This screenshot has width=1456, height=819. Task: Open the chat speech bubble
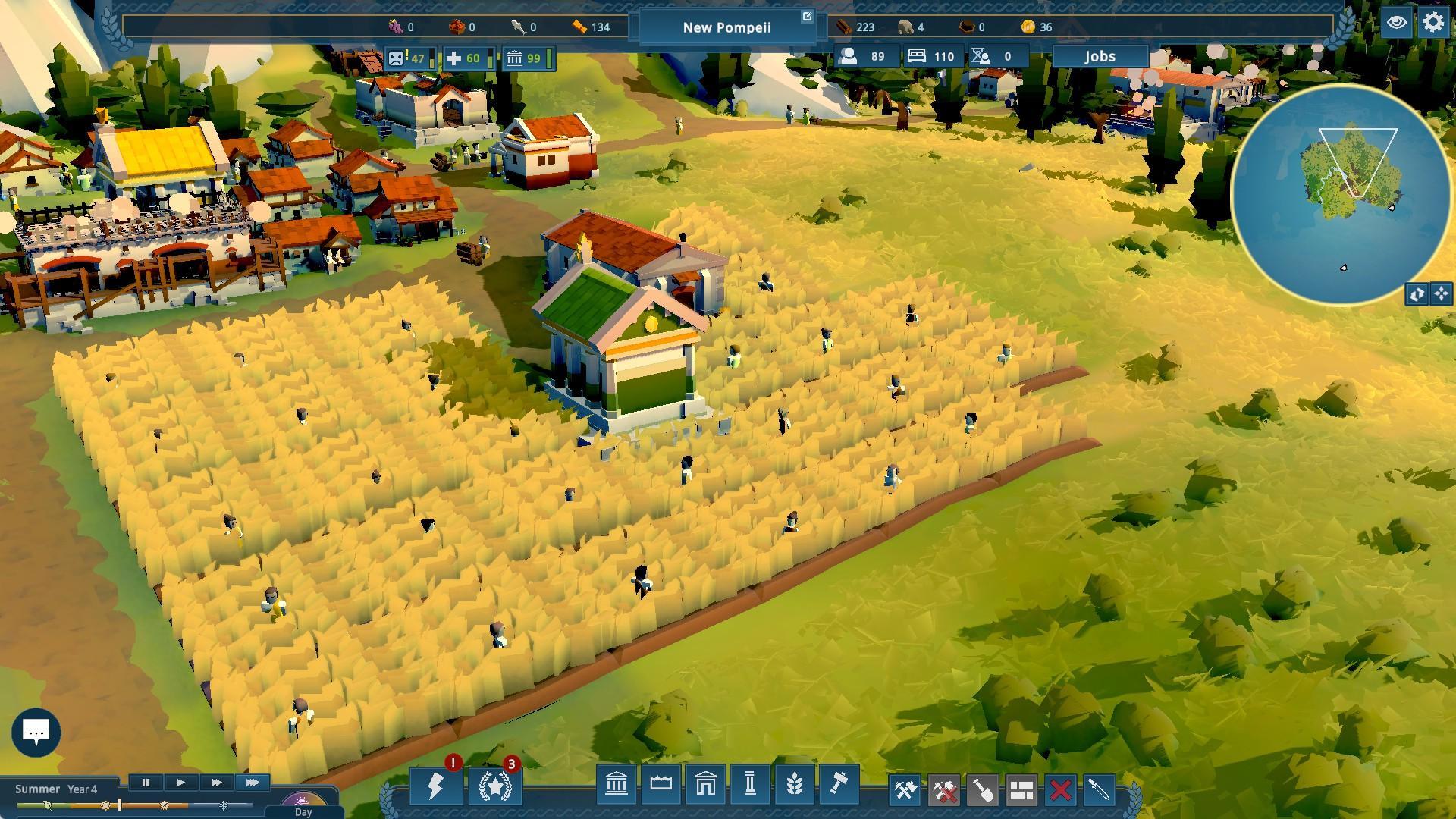(x=36, y=732)
